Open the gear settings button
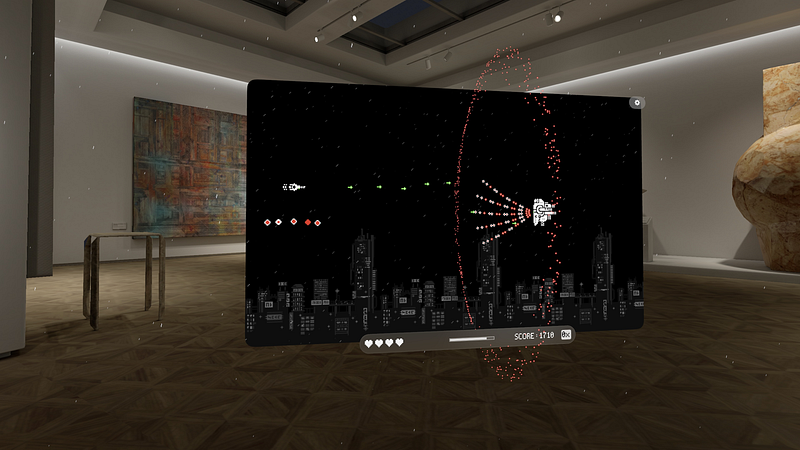The width and height of the screenshot is (800, 450). pos(636,102)
